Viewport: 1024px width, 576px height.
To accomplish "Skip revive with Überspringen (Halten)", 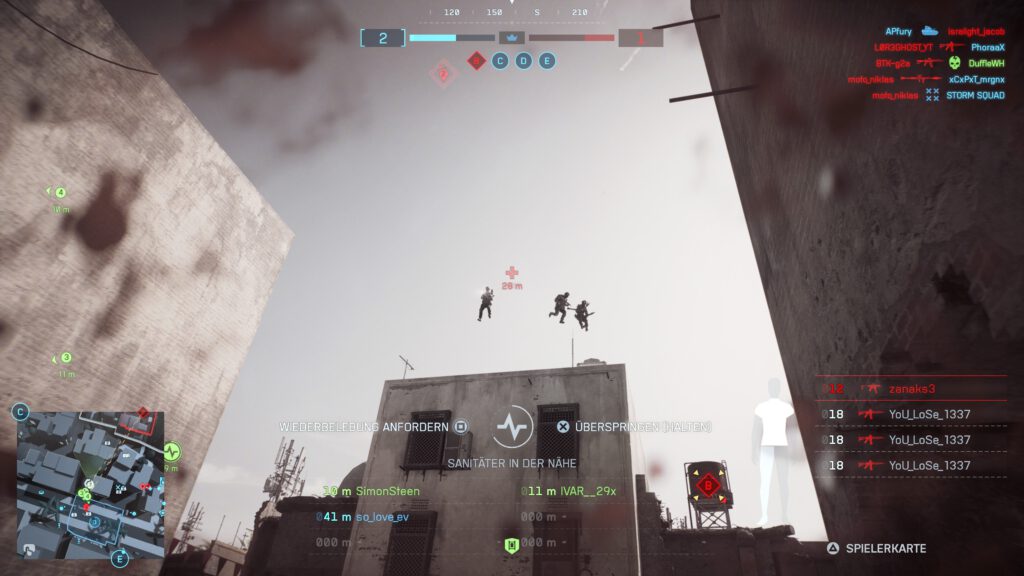I will pyautogui.click(x=635, y=426).
